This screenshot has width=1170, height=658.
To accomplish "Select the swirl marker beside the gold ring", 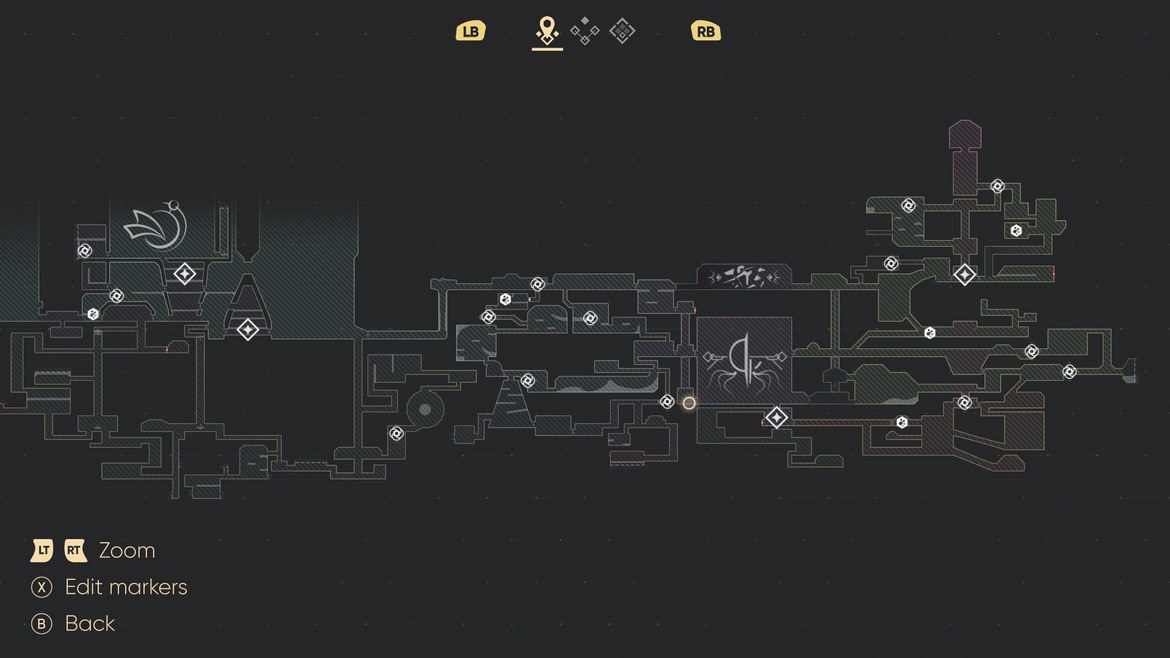I will pos(667,401).
